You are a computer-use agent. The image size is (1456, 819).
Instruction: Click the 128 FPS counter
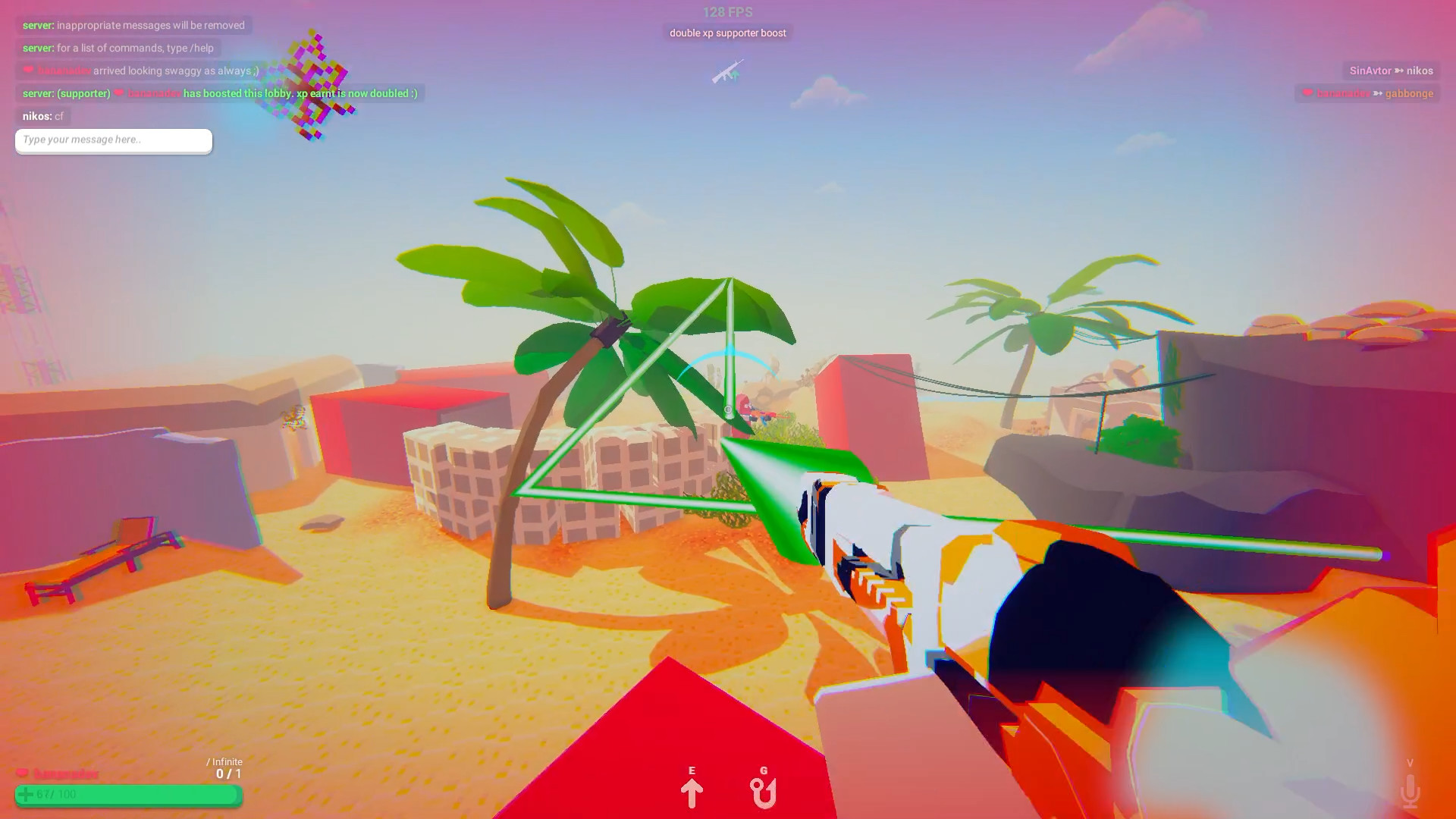(x=726, y=12)
